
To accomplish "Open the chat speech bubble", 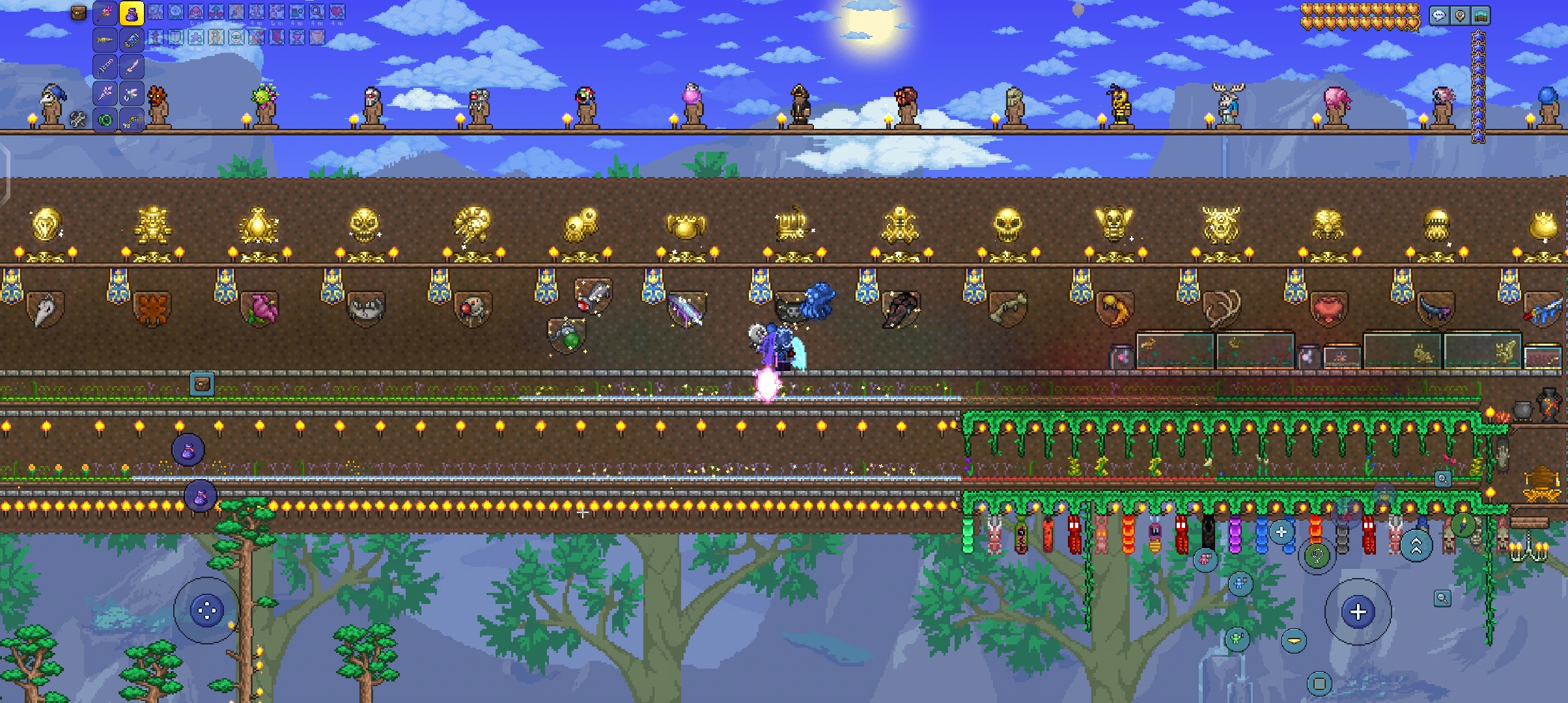I will [x=1438, y=16].
